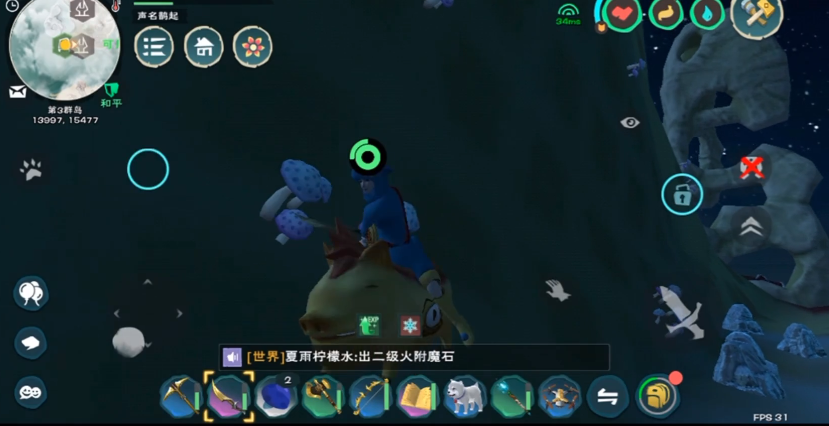Open the speech bubbles chat button

pos(31,293)
